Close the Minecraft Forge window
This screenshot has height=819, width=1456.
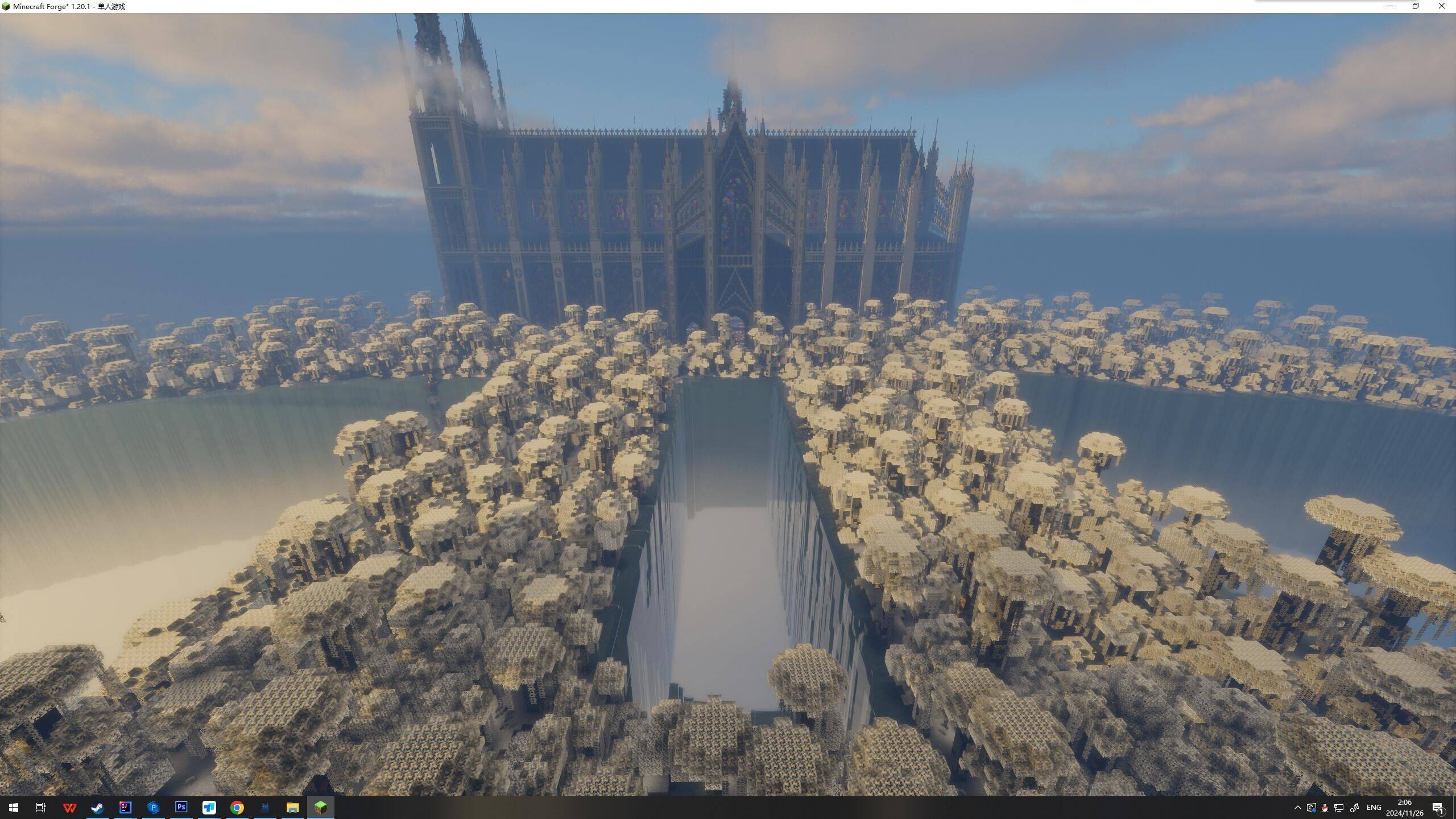[x=1441, y=6]
